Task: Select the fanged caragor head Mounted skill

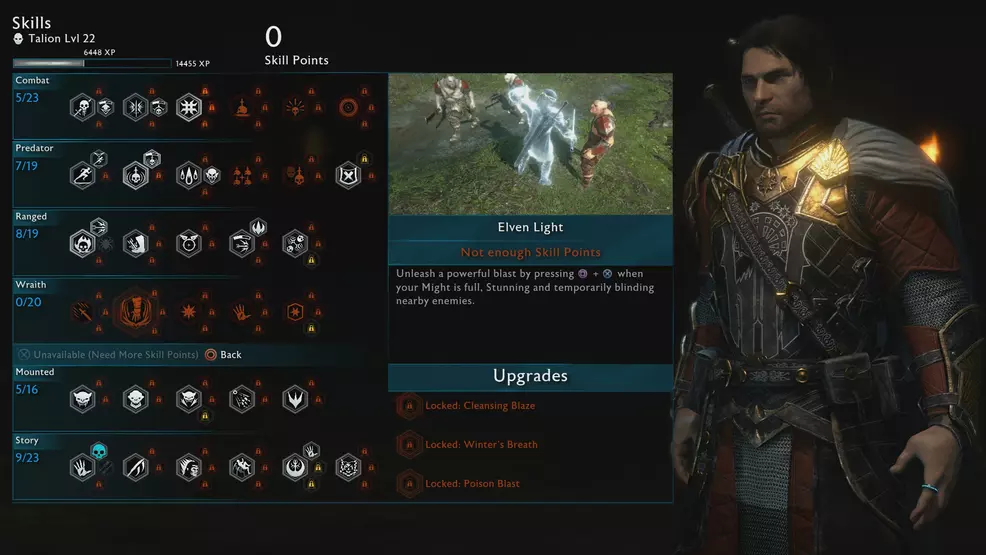Action: coord(82,399)
